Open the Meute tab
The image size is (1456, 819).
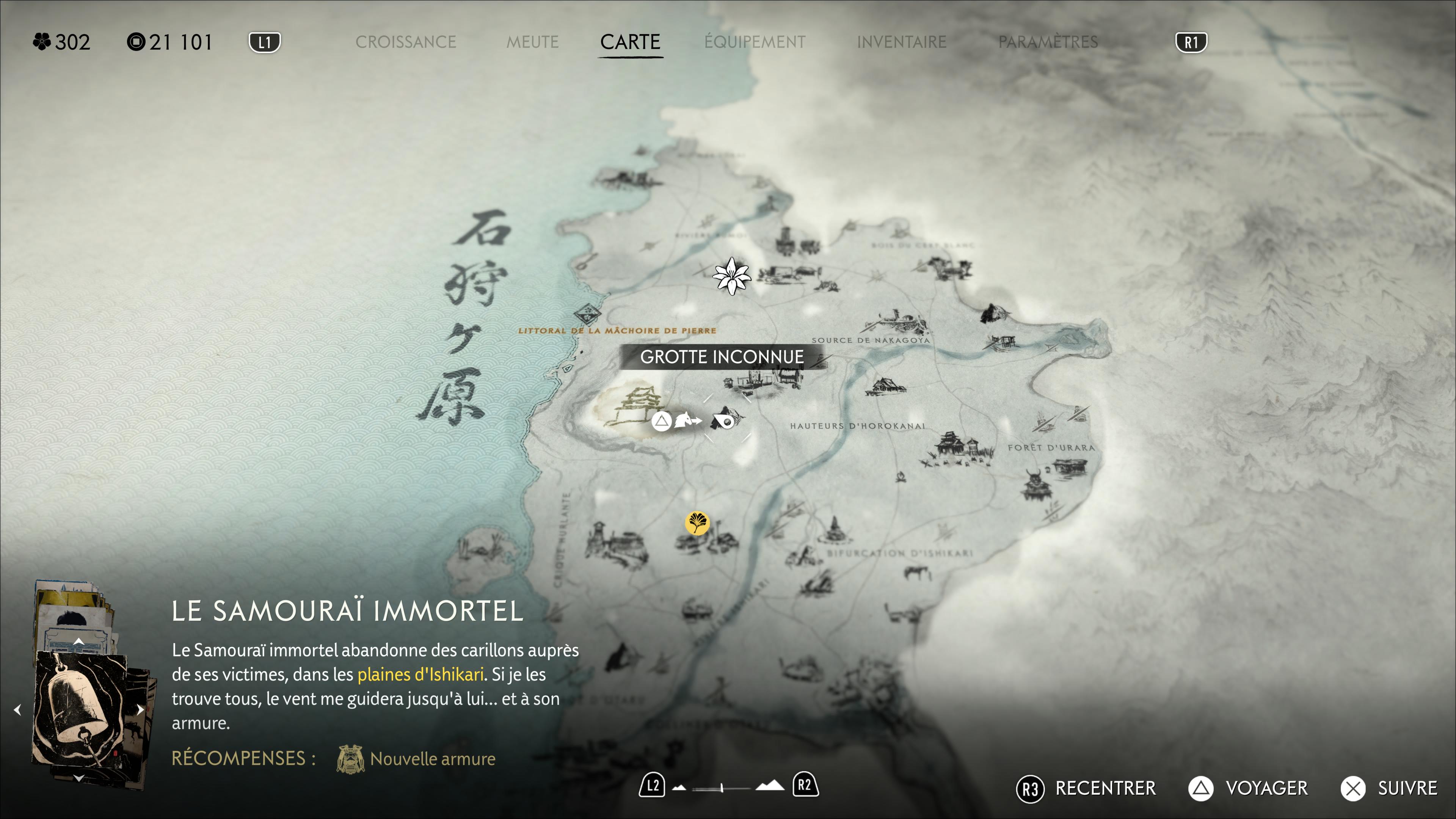click(532, 42)
